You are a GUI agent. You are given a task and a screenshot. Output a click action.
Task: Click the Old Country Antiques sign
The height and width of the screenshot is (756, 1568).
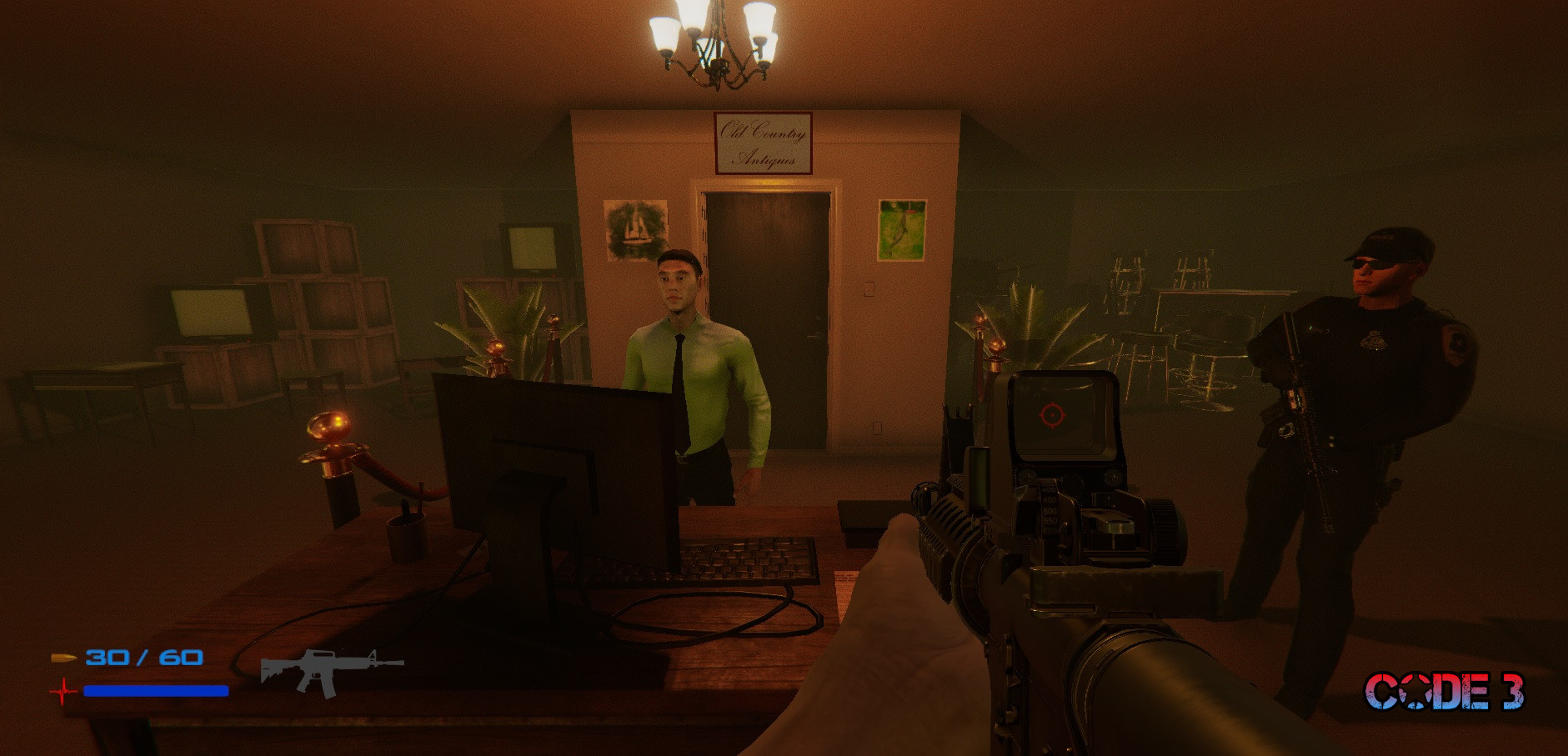pos(763,144)
